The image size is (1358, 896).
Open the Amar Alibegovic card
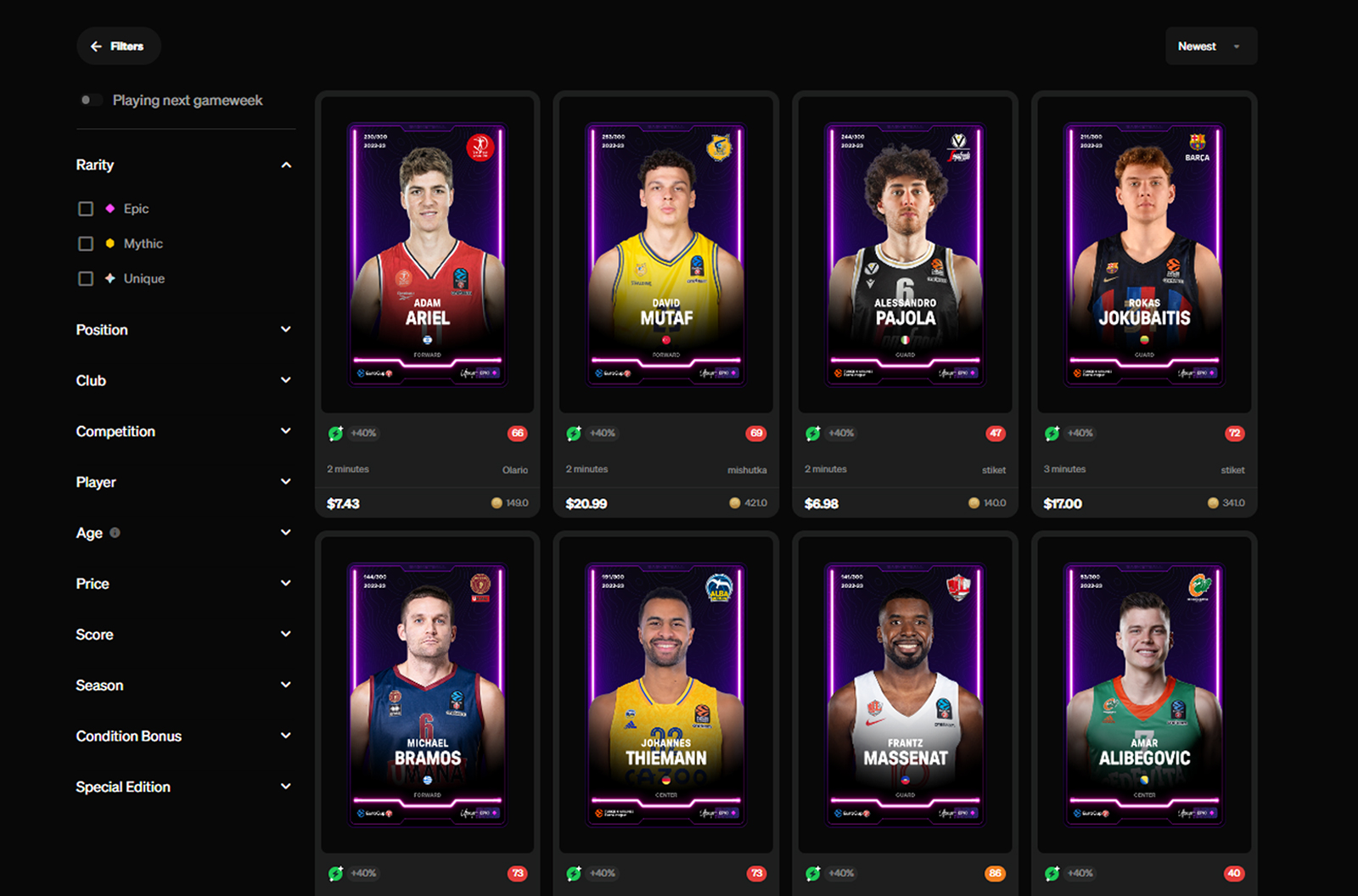pos(1144,694)
